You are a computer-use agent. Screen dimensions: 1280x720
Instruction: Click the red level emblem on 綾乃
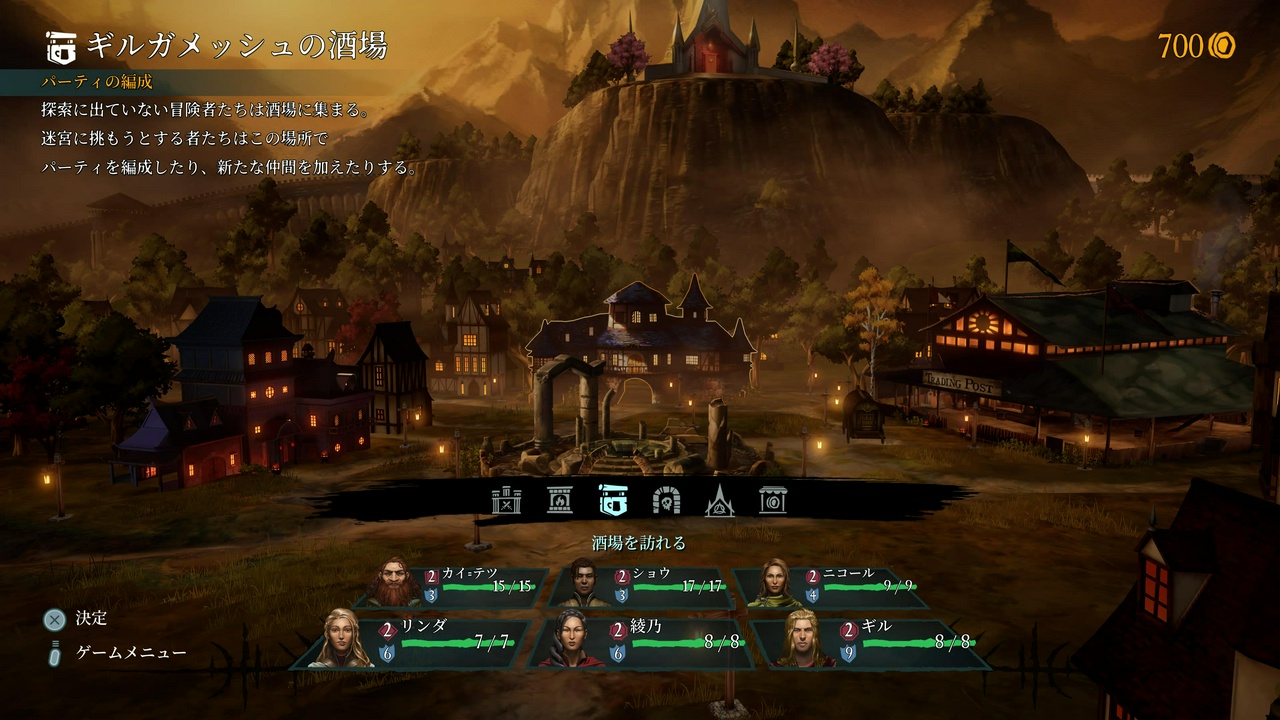point(616,630)
